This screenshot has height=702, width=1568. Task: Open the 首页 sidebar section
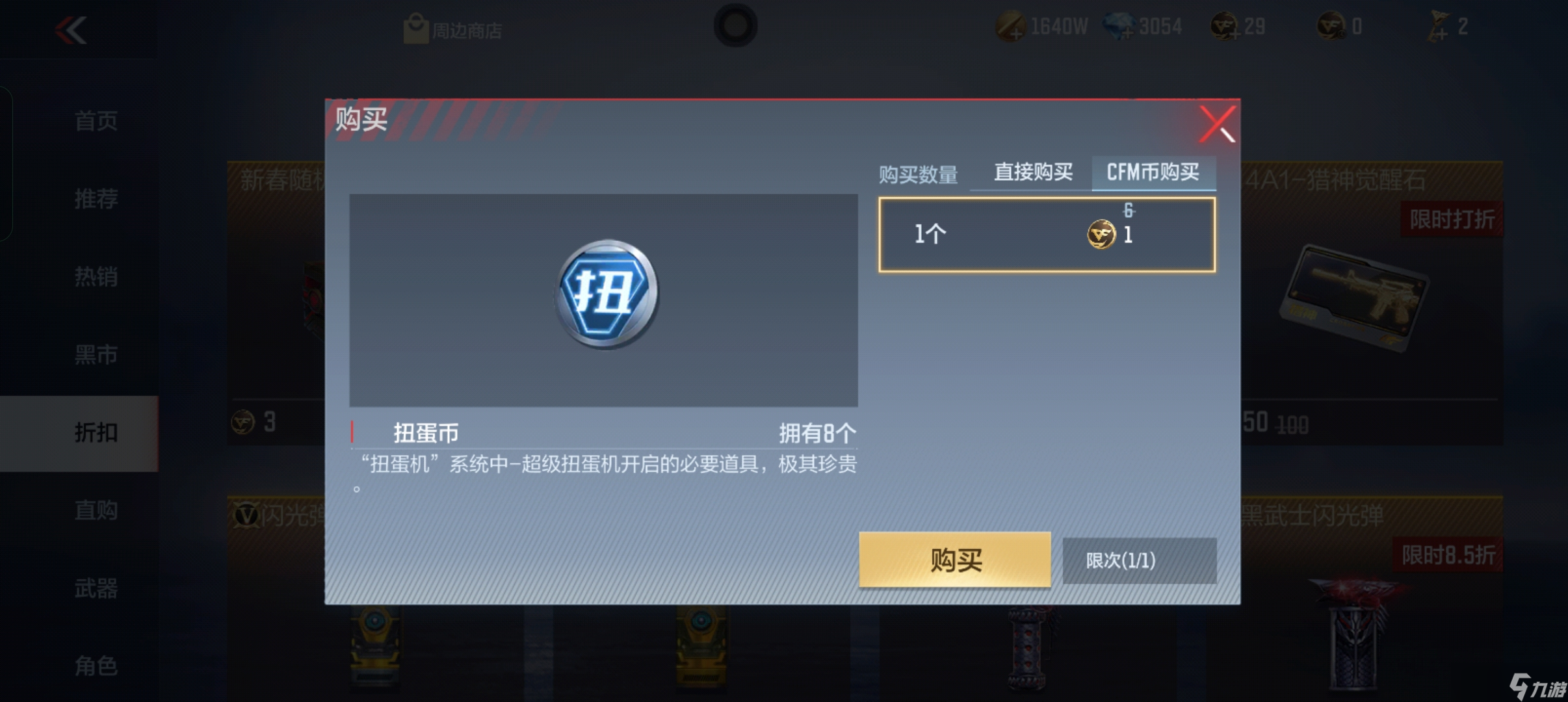coord(98,121)
